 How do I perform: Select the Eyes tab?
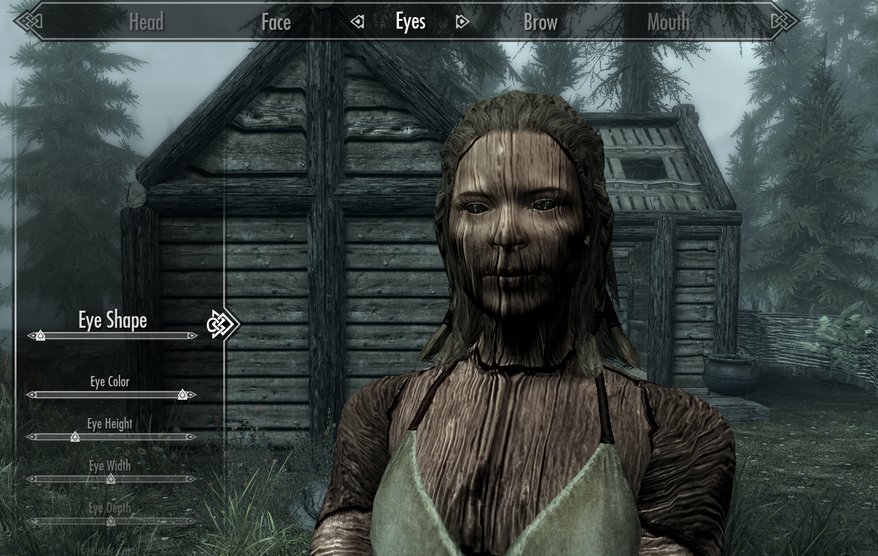point(410,22)
